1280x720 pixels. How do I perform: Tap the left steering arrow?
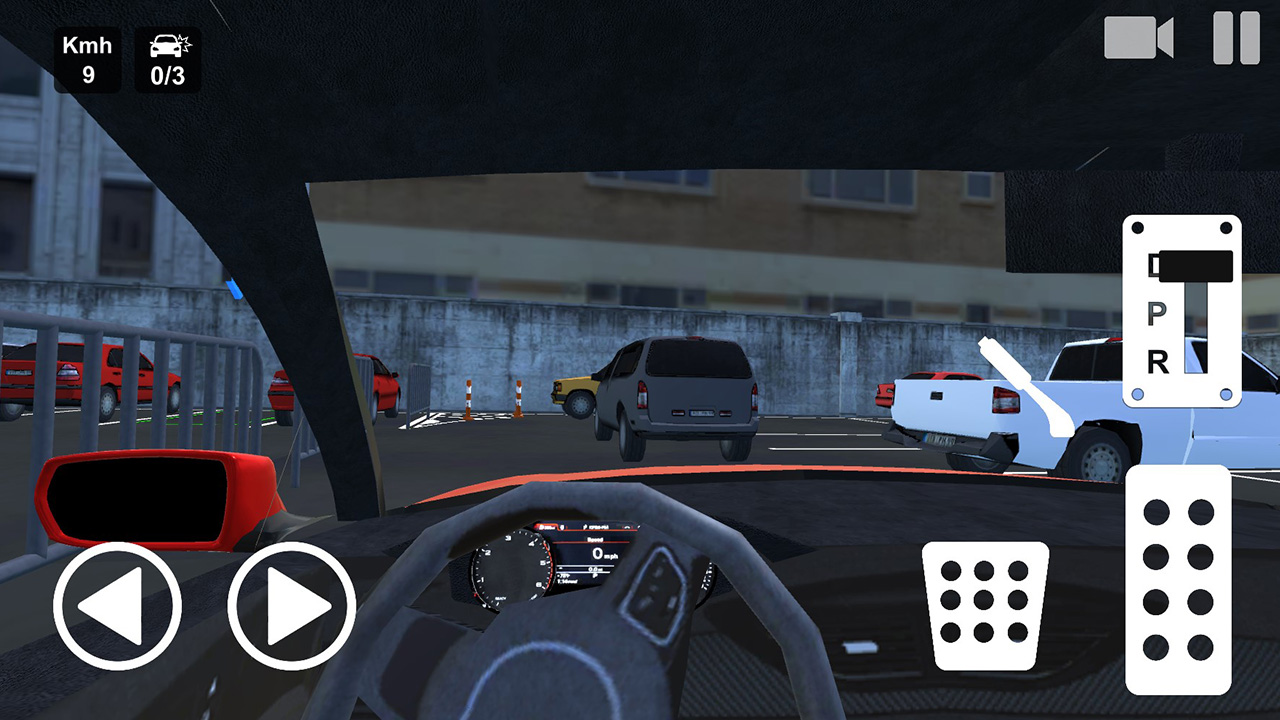(x=116, y=604)
